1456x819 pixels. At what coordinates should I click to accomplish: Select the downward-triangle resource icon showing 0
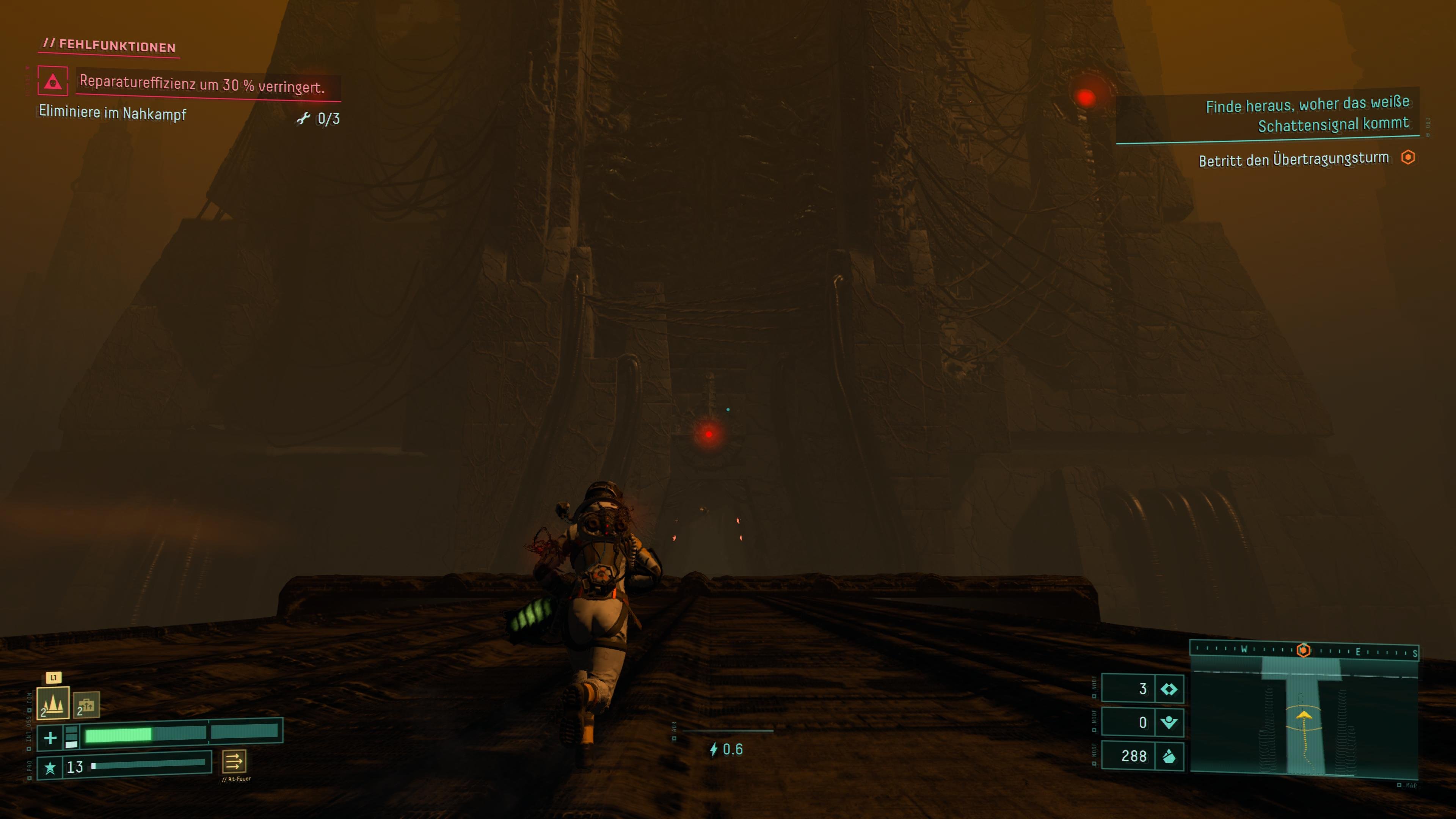(1168, 722)
